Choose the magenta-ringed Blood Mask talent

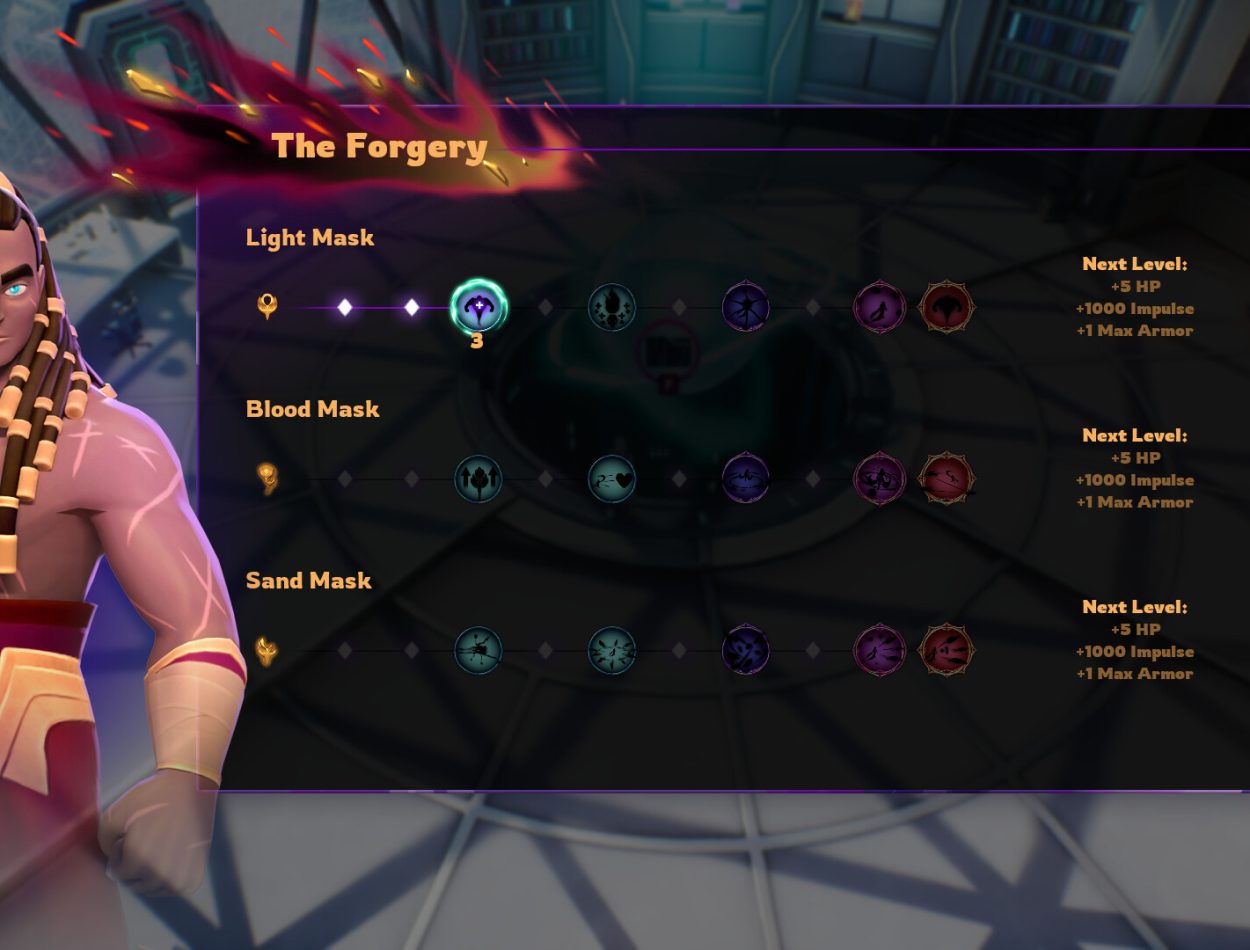[x=880, y=479]
